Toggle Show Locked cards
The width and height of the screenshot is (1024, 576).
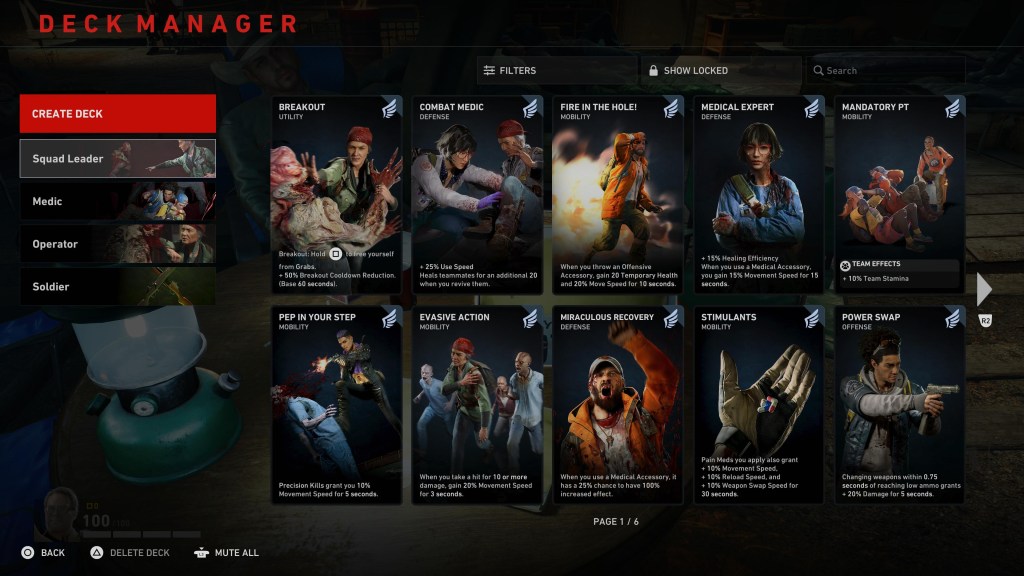click(x=720, y=71)
